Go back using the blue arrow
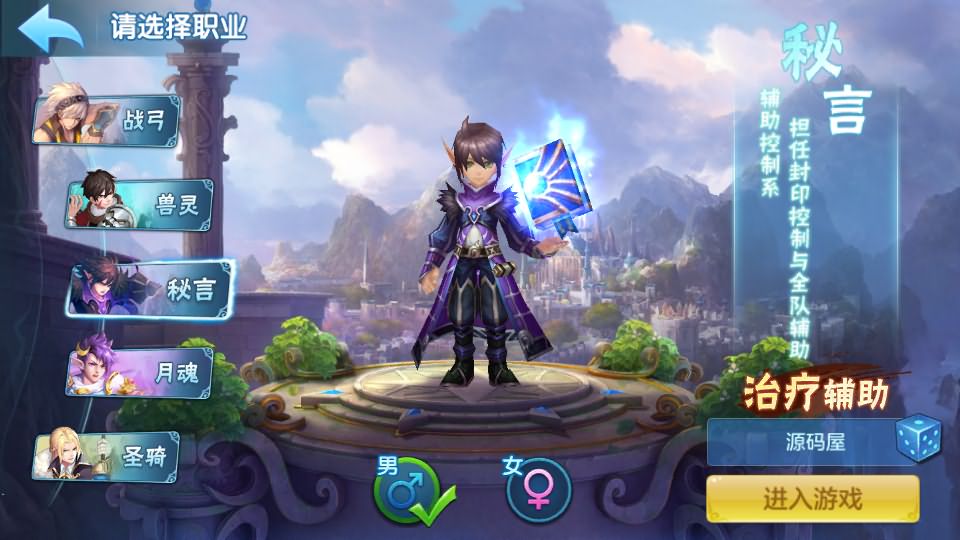This screenshot has width=960, height=540. (48, 29)
